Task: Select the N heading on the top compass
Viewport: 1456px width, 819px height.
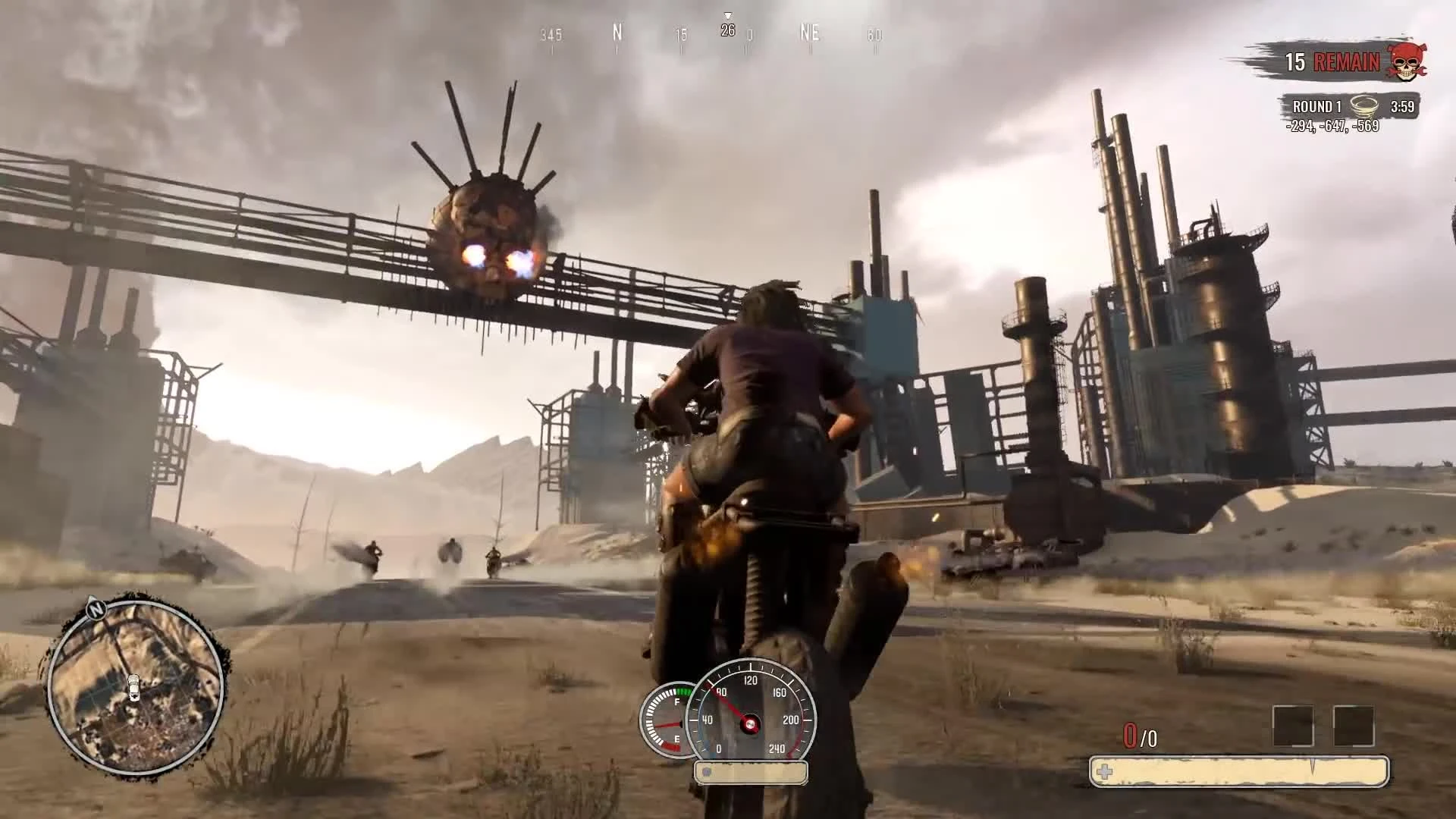Action: (617, 34)
